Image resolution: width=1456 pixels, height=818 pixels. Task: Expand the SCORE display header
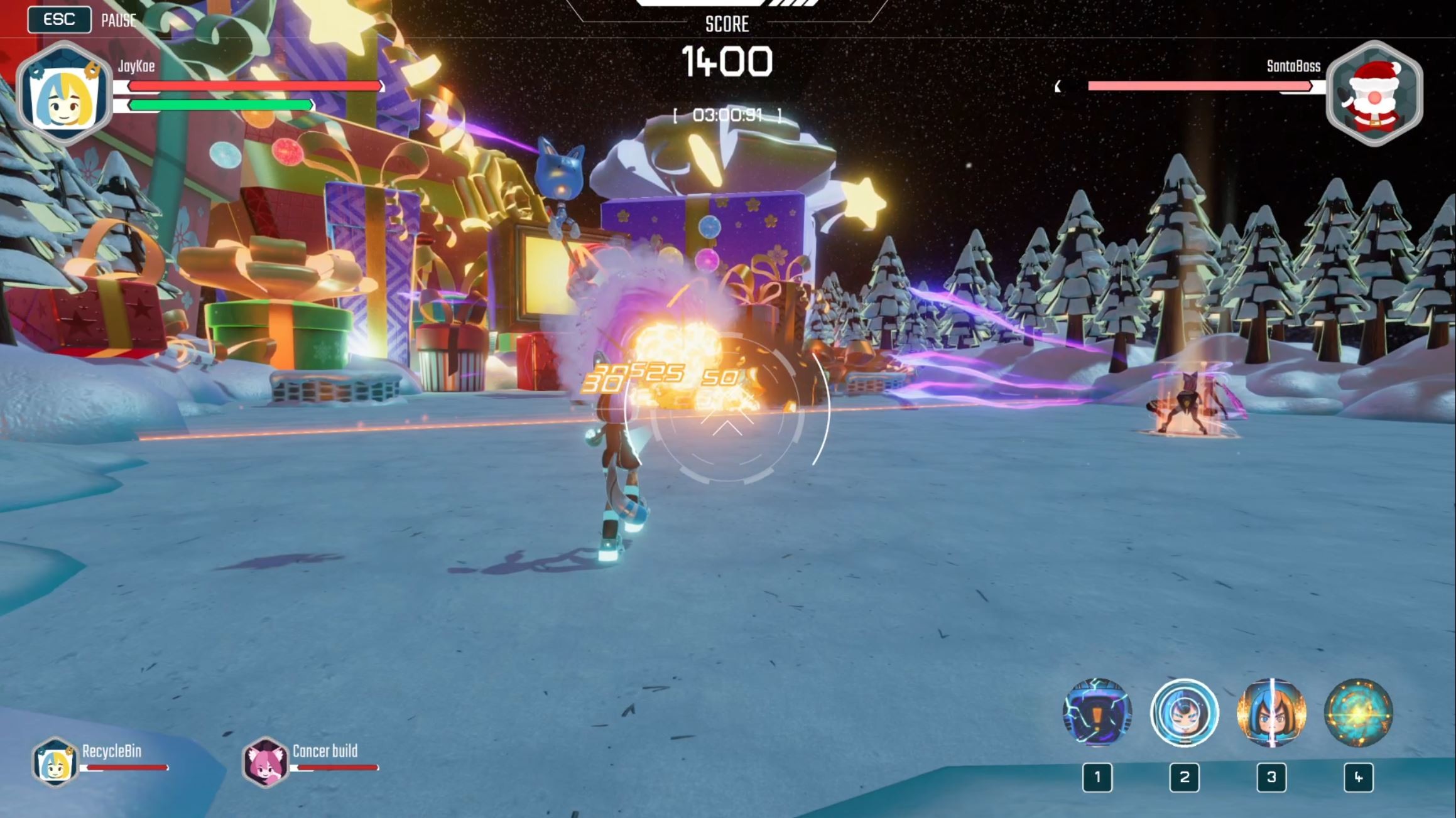coord(726,24)
